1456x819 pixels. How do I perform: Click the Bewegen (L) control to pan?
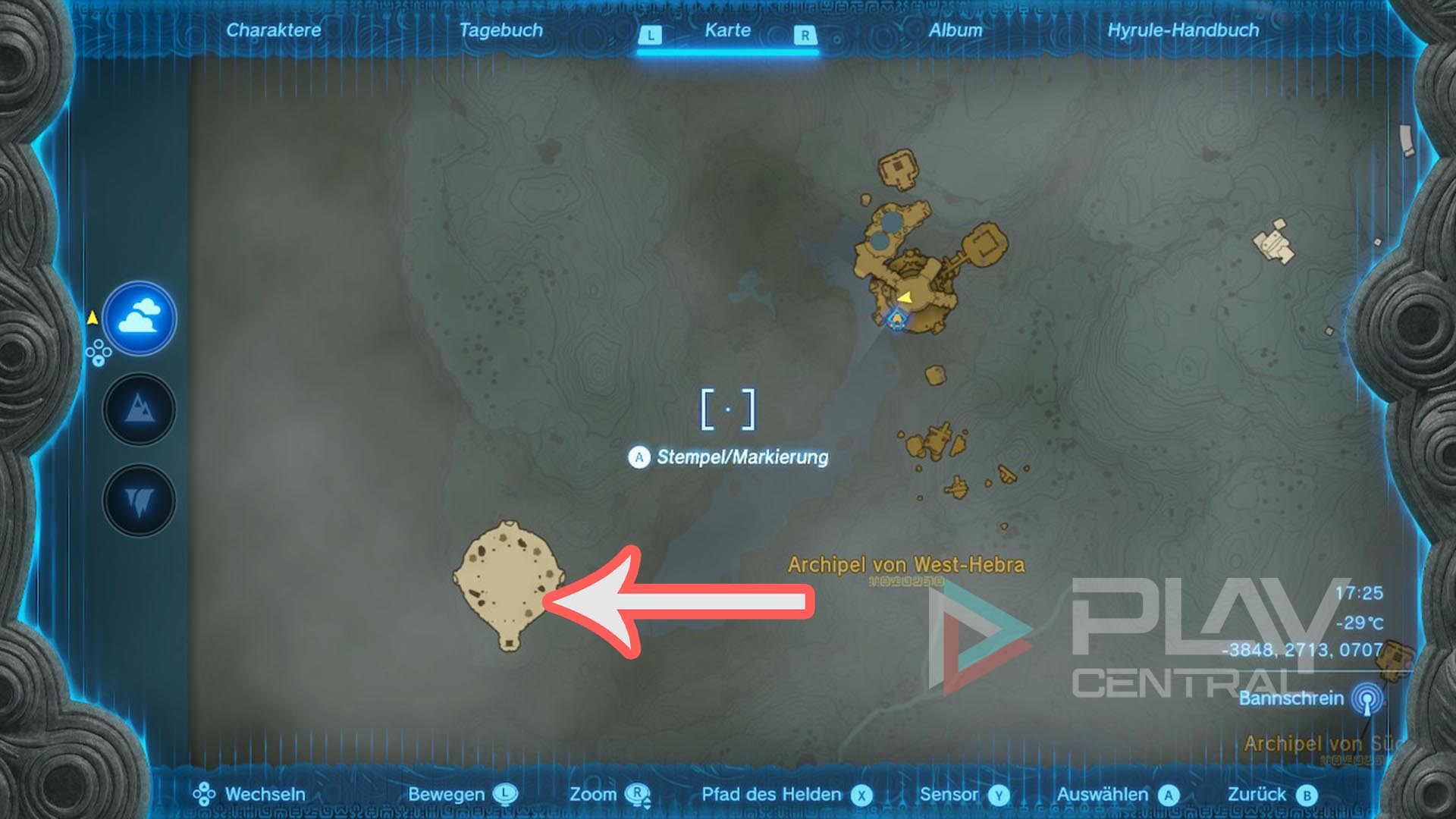pos(504,795)
